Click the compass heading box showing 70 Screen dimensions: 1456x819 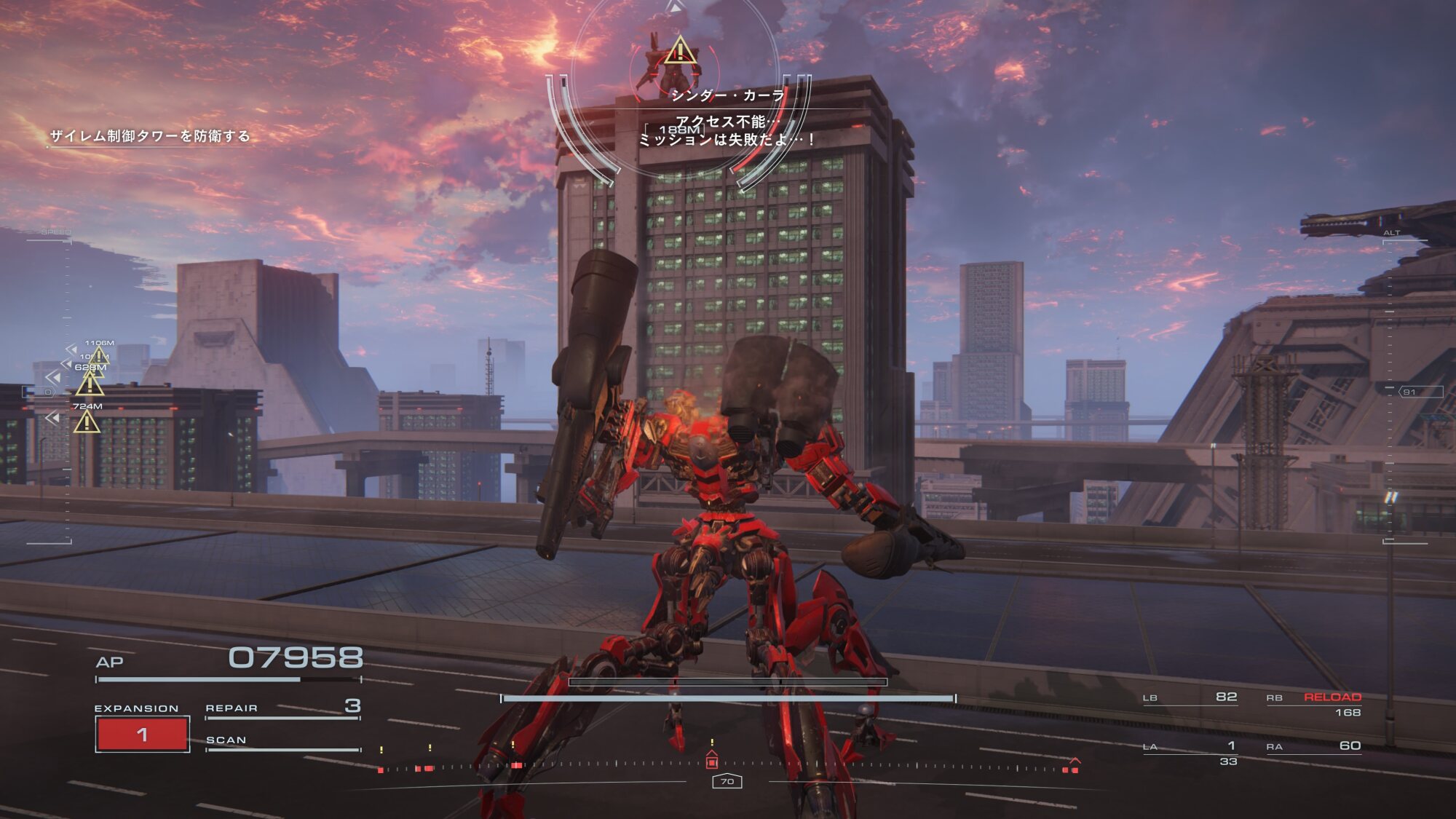727,781
